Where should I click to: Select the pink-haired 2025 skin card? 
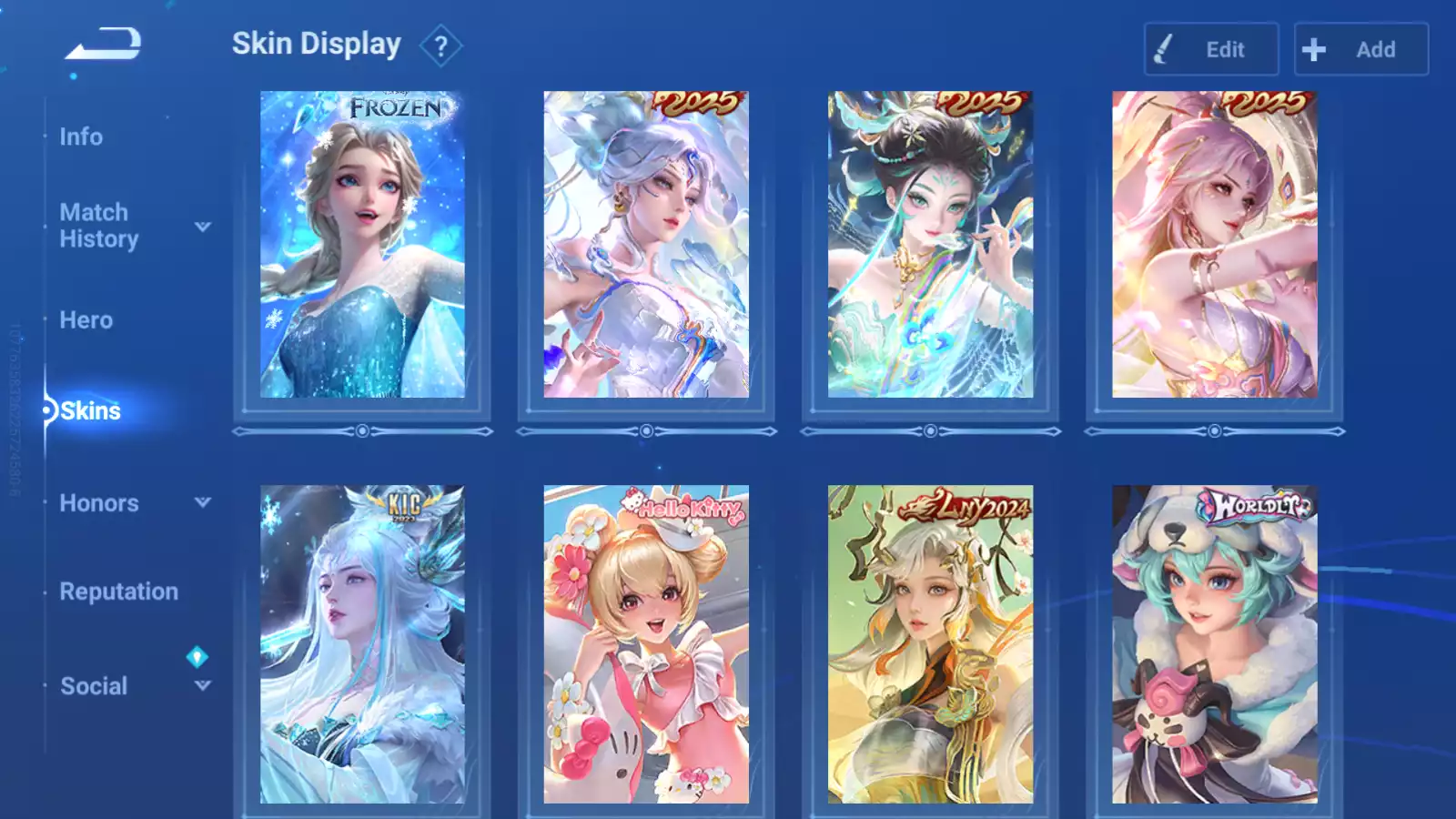(x=1214, y=244)
